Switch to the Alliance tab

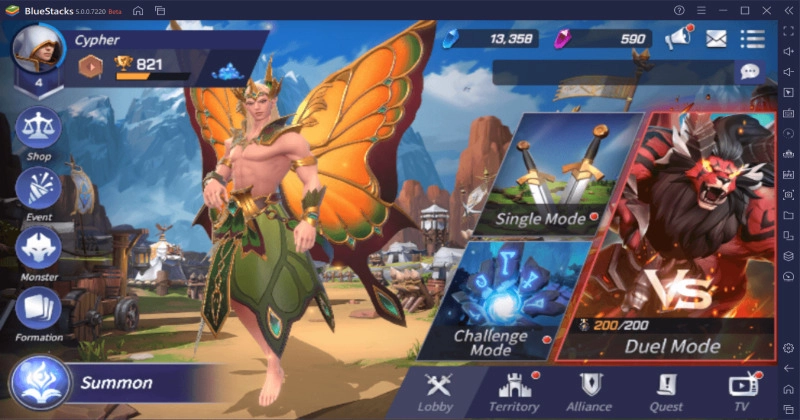pyautogui.click(x=589, y=390)
